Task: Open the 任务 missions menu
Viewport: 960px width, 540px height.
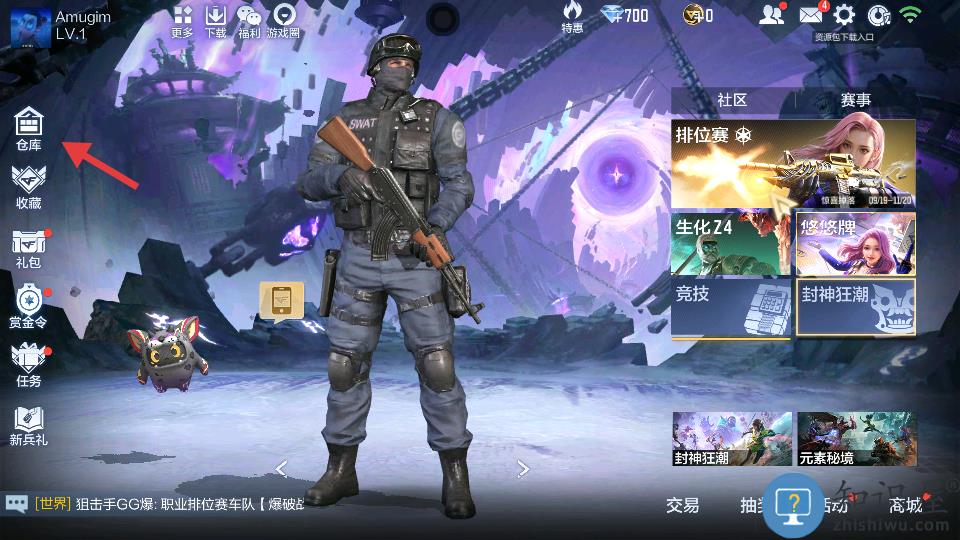Action: click(x=28, y=365)
